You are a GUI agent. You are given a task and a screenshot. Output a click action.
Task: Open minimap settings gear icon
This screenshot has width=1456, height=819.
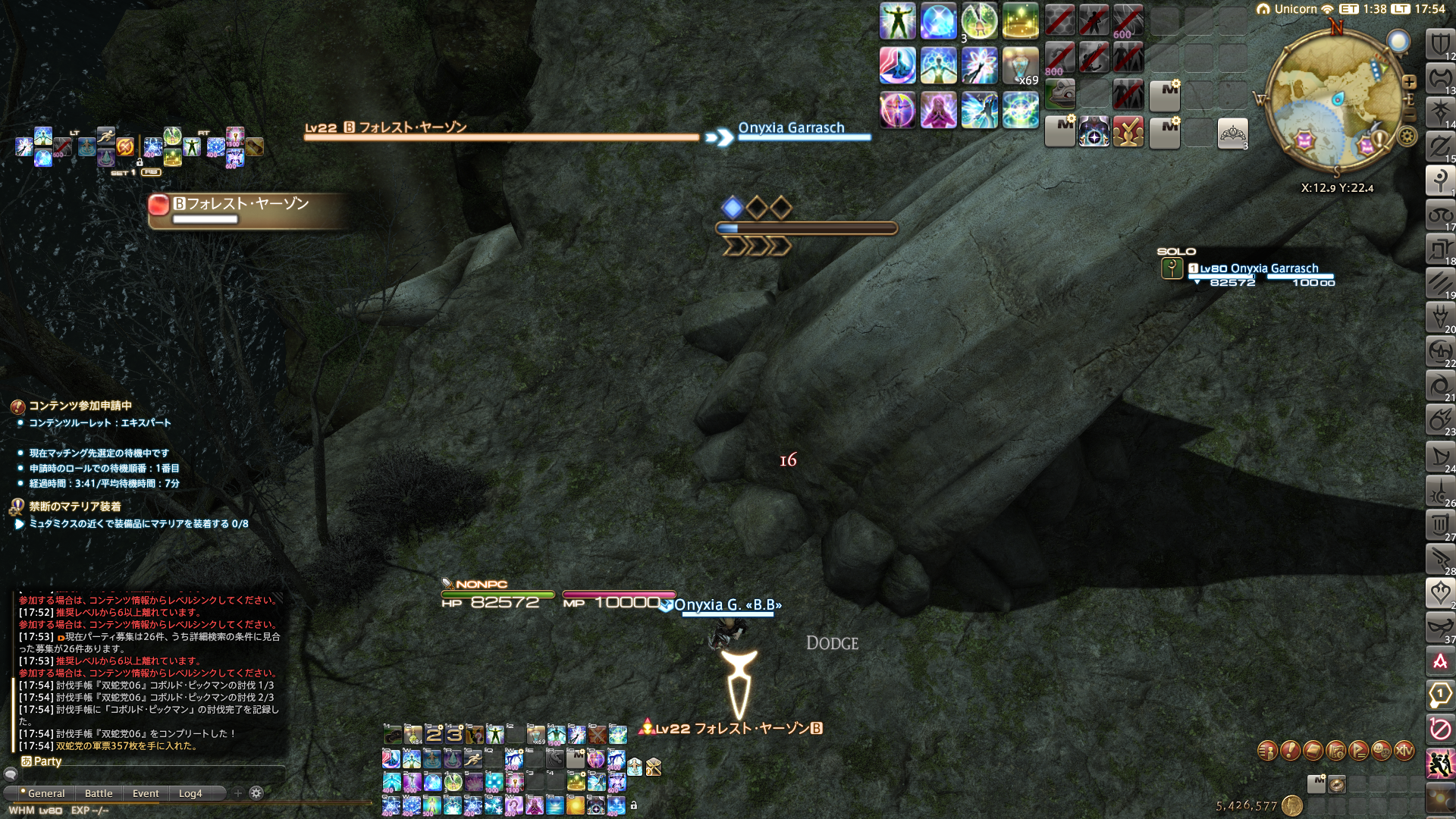click(x=1407, y=136)
